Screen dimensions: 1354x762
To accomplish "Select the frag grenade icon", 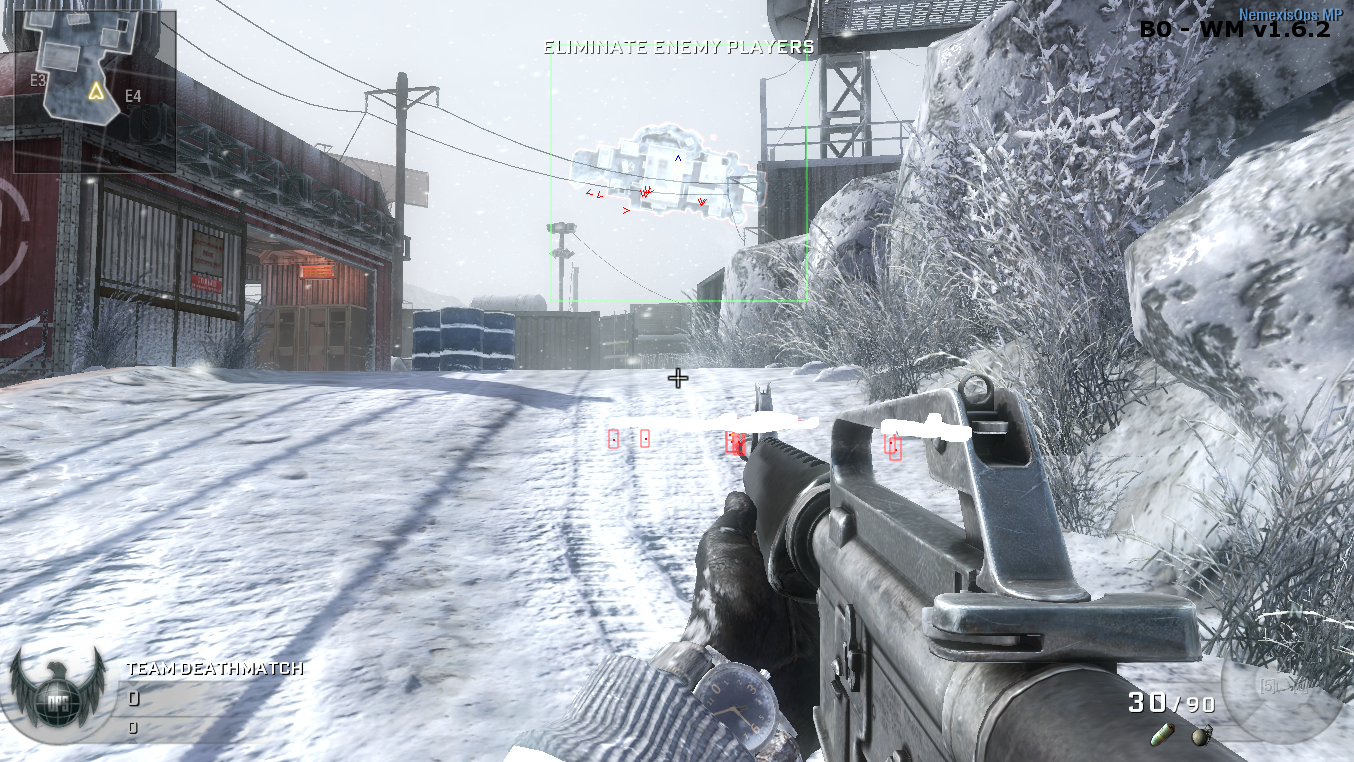I will (1205, 734).
